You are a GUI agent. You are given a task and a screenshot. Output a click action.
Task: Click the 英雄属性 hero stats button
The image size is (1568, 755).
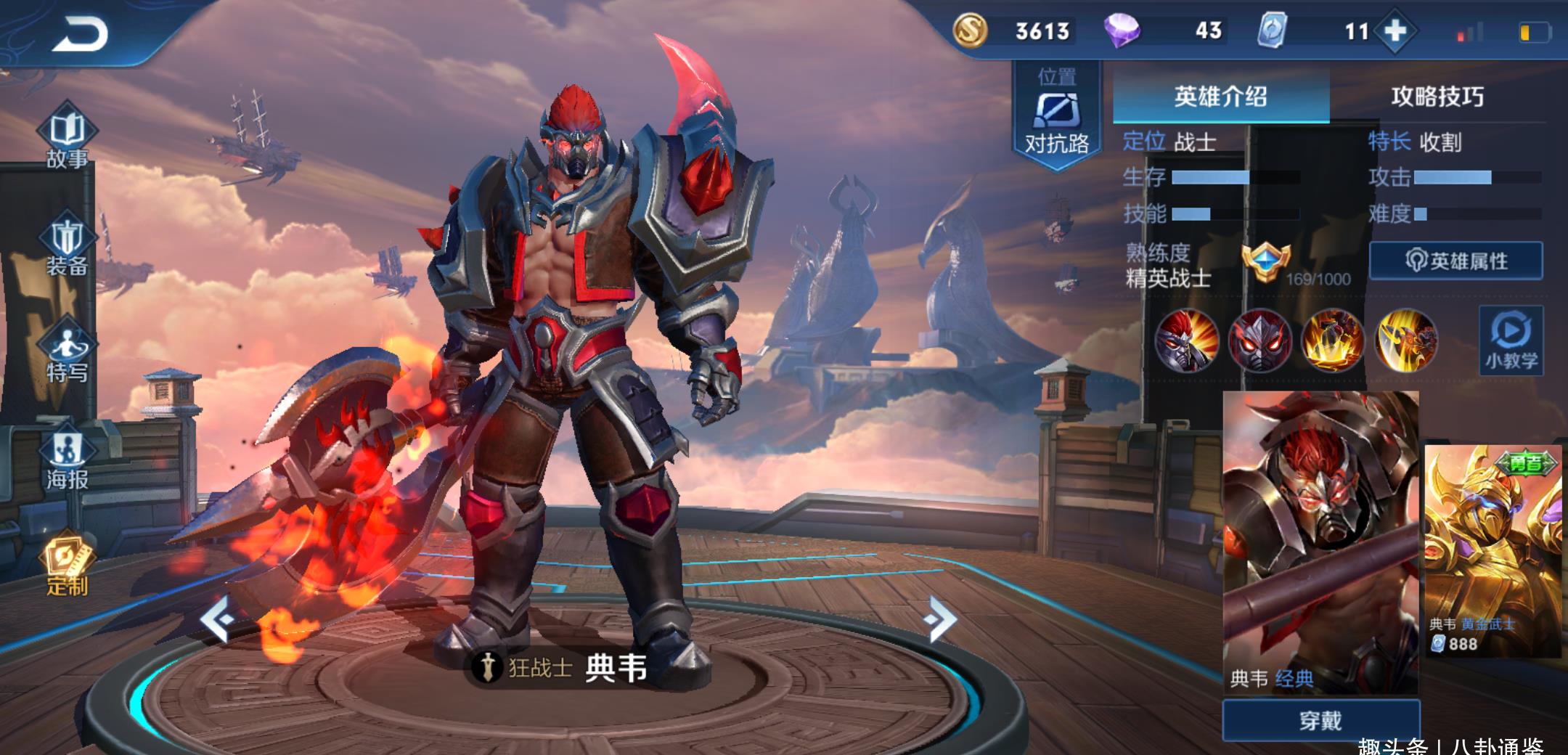point(1456,261)
